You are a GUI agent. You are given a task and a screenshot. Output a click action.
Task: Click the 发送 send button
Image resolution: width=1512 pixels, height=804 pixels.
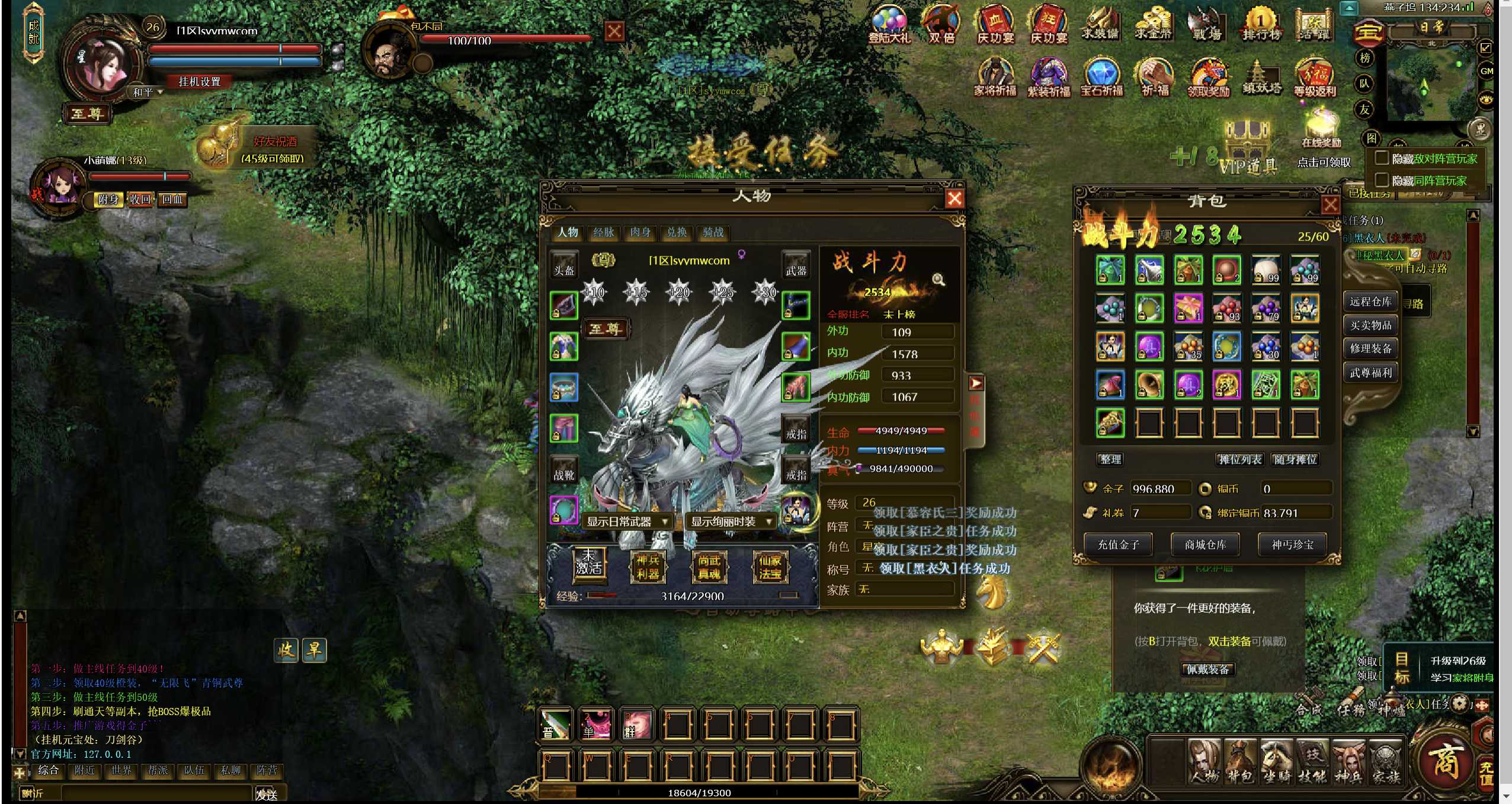point(267,794)
